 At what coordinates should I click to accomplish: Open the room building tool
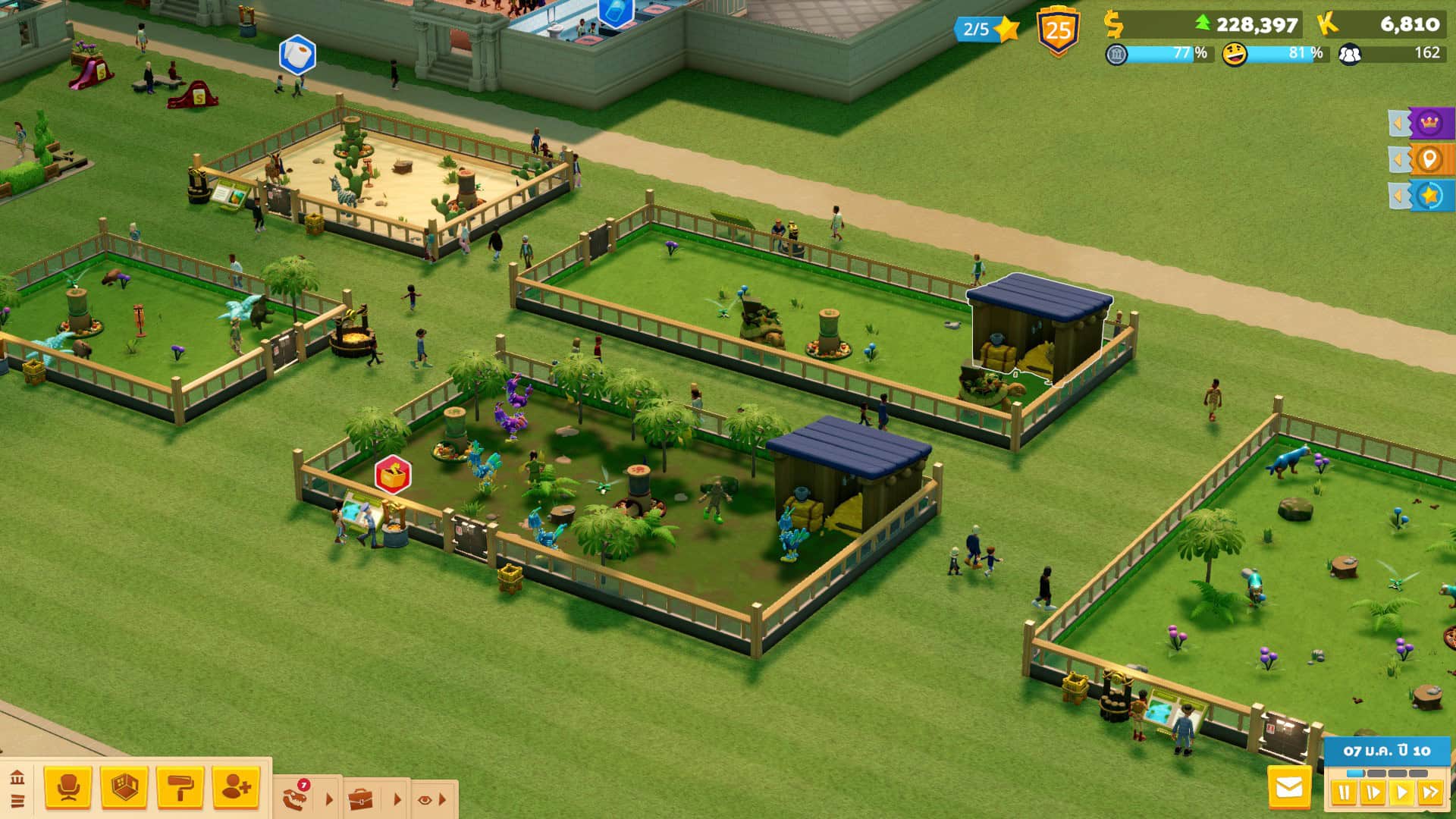124,788
